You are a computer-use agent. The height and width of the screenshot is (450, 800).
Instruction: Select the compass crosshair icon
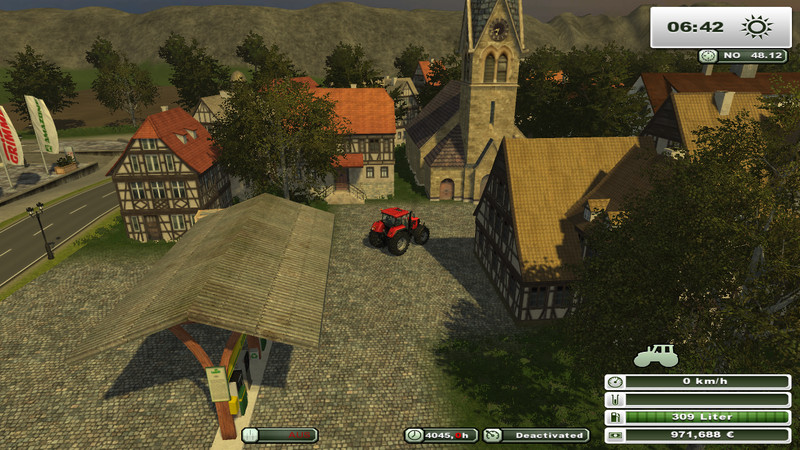point(708,57)
